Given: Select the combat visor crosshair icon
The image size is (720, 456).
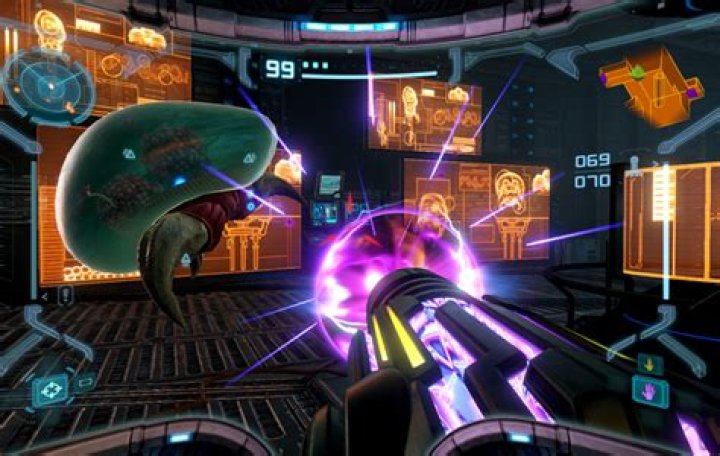Looking at the screenshot, I should click(49, 390).
